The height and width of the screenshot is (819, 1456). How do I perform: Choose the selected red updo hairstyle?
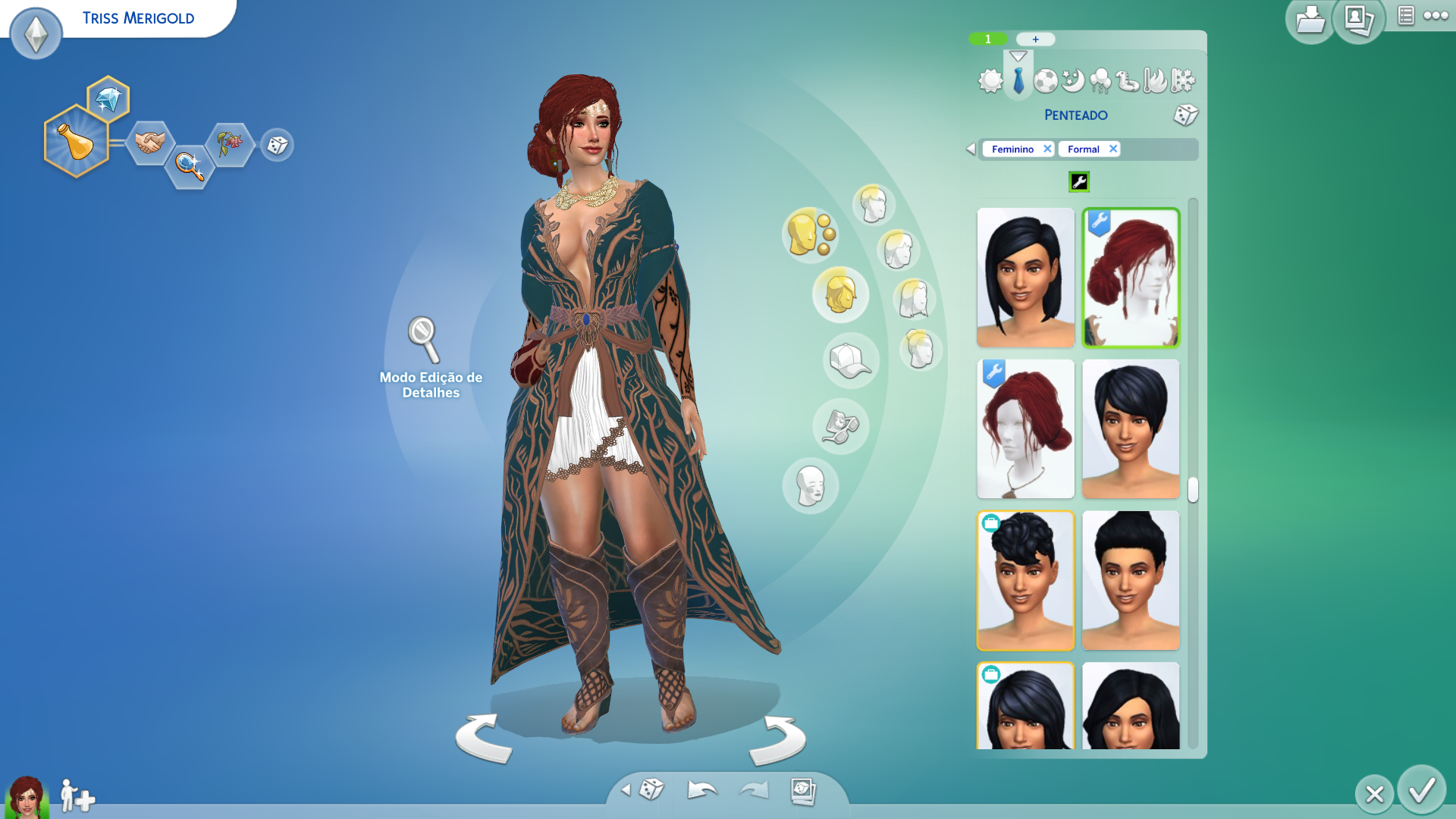click(1131, 278)
